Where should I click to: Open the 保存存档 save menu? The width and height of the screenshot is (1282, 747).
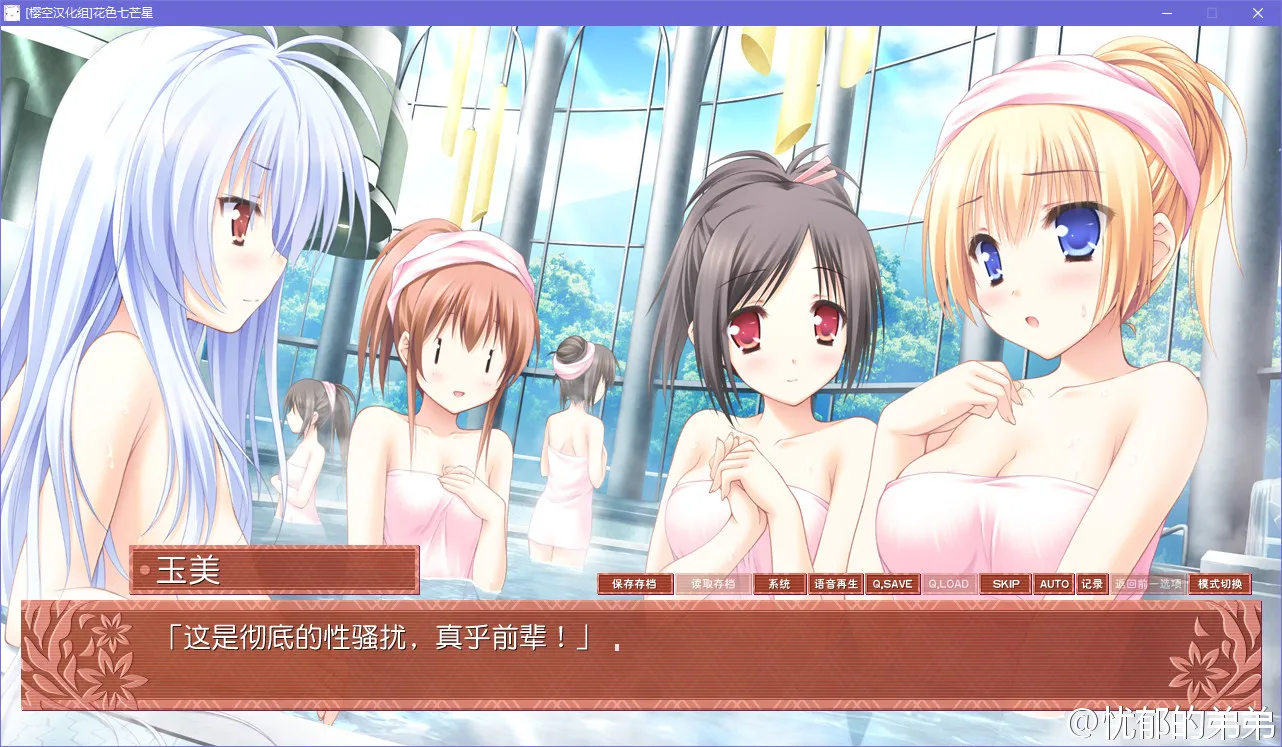pyautogui.click(x=634, y=584)
